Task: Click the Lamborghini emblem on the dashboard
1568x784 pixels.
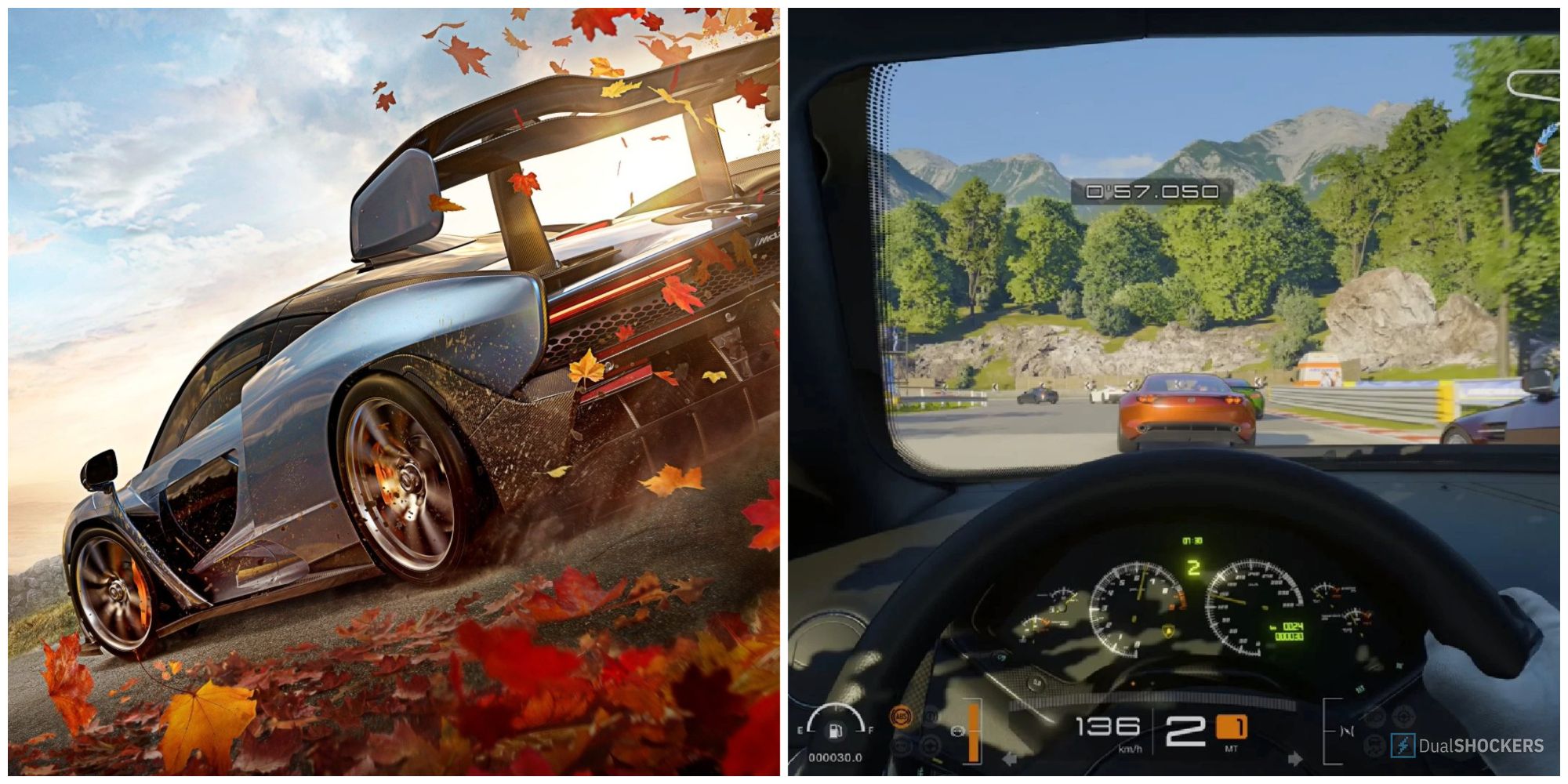Action: [1168, 631]
